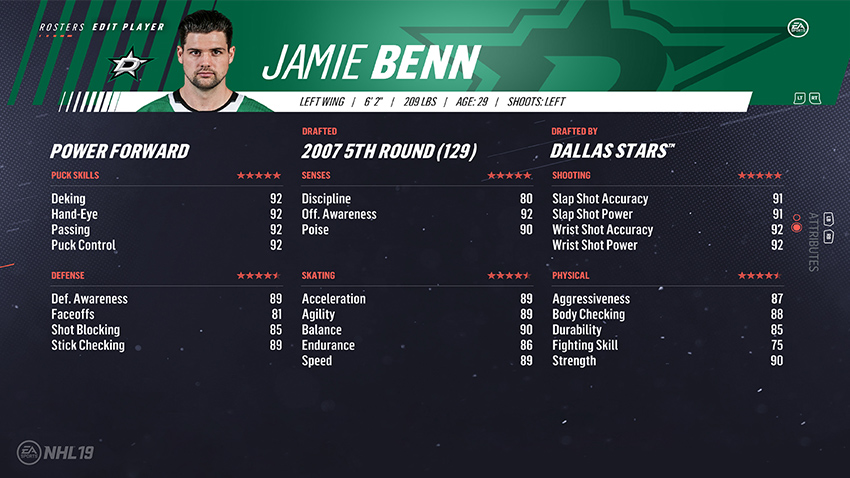Screen dimensions: 850x478
Task: Choose the Wrist Shot Accuracy attribute
Action: point(667,230)
